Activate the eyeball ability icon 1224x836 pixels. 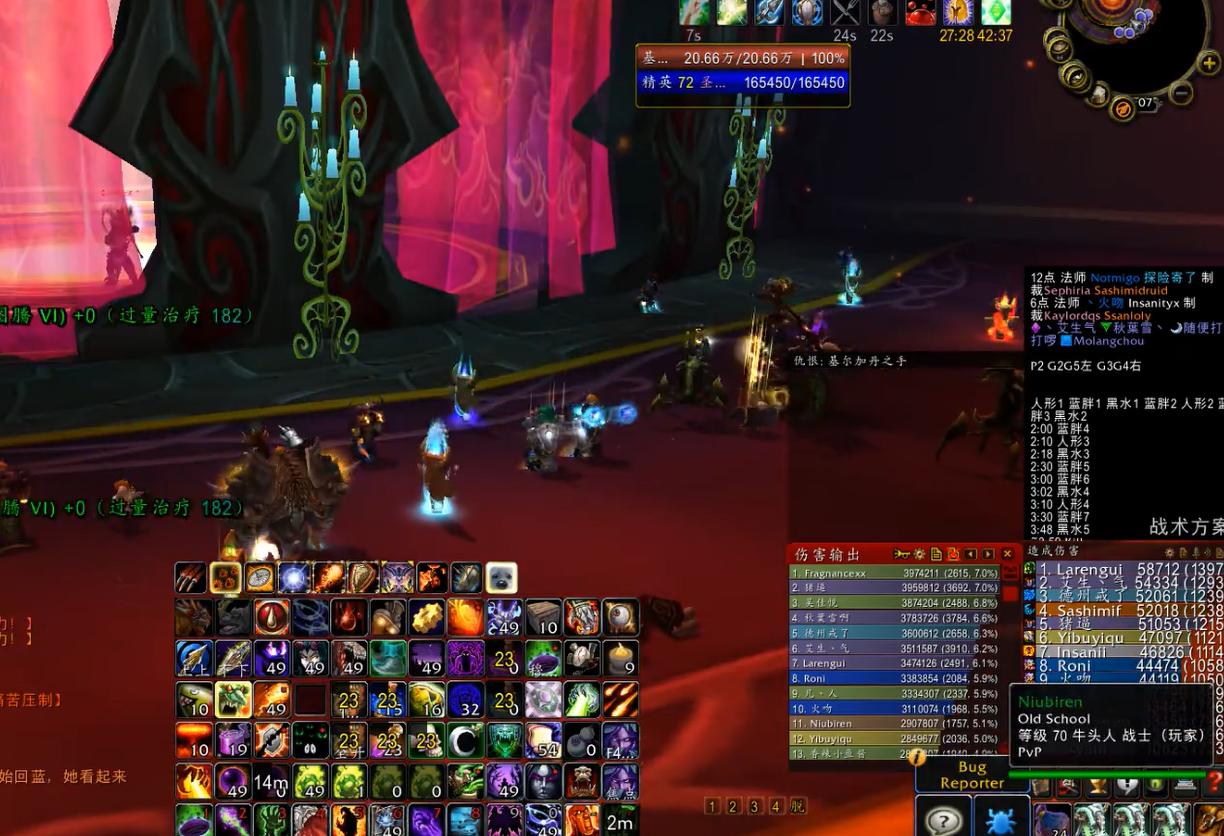pyautogui.click(x=620, y=618)
